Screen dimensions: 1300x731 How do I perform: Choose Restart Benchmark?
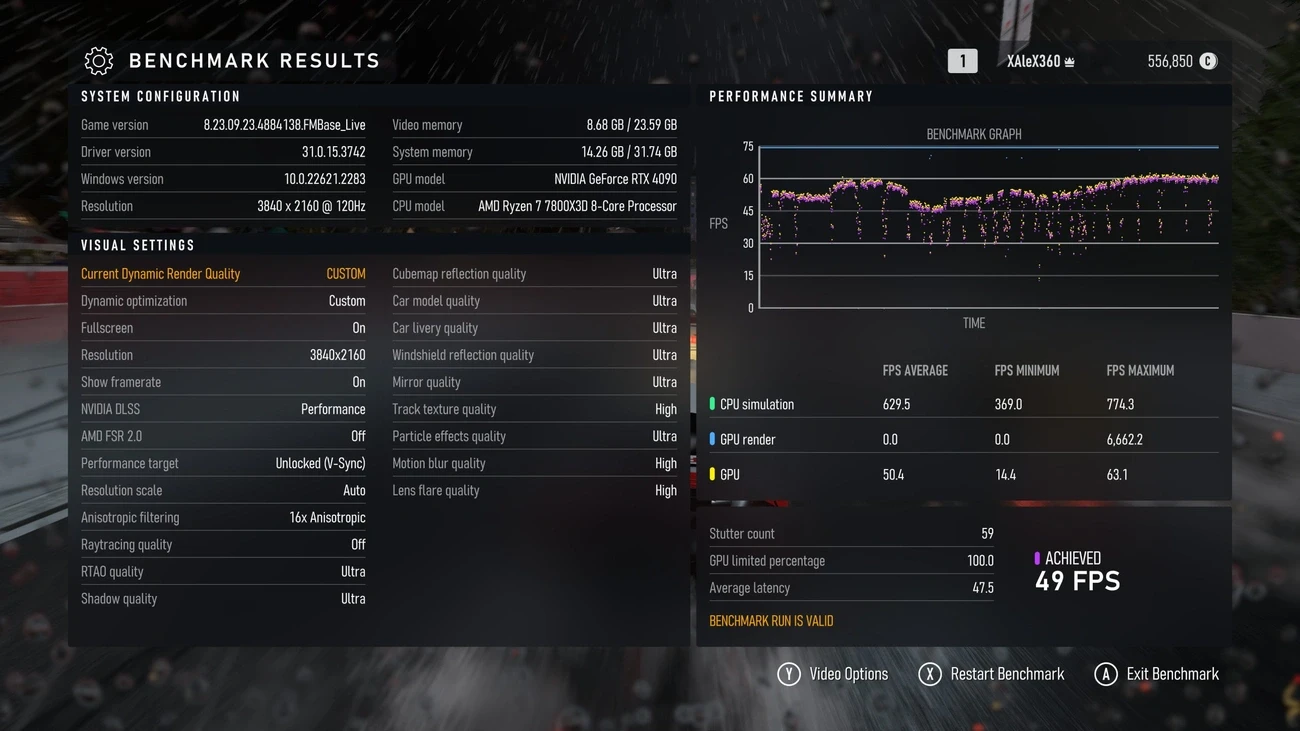coord(992,674)
